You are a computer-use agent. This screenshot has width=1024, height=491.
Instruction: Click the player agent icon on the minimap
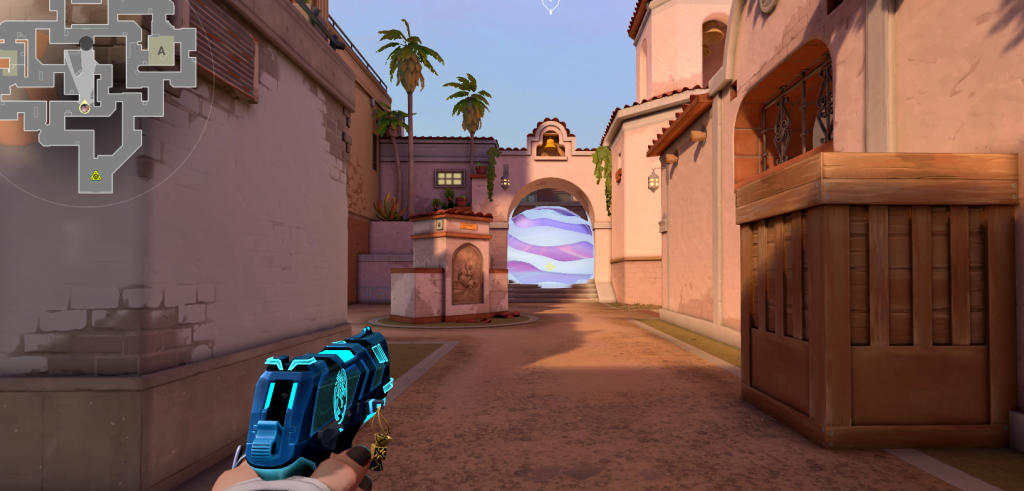point(85,106)
